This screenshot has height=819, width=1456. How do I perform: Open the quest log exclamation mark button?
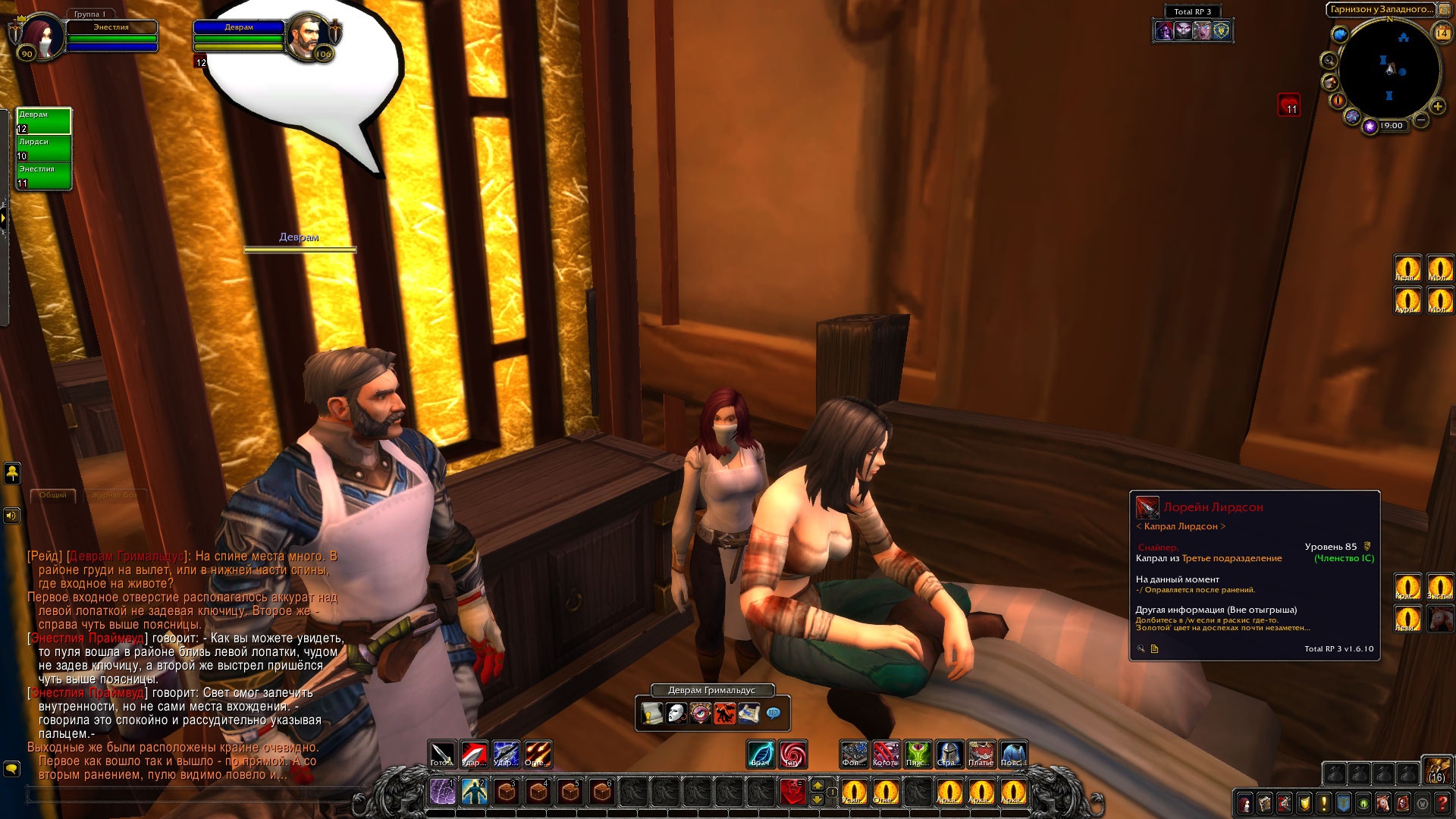tap(1323, 803)
